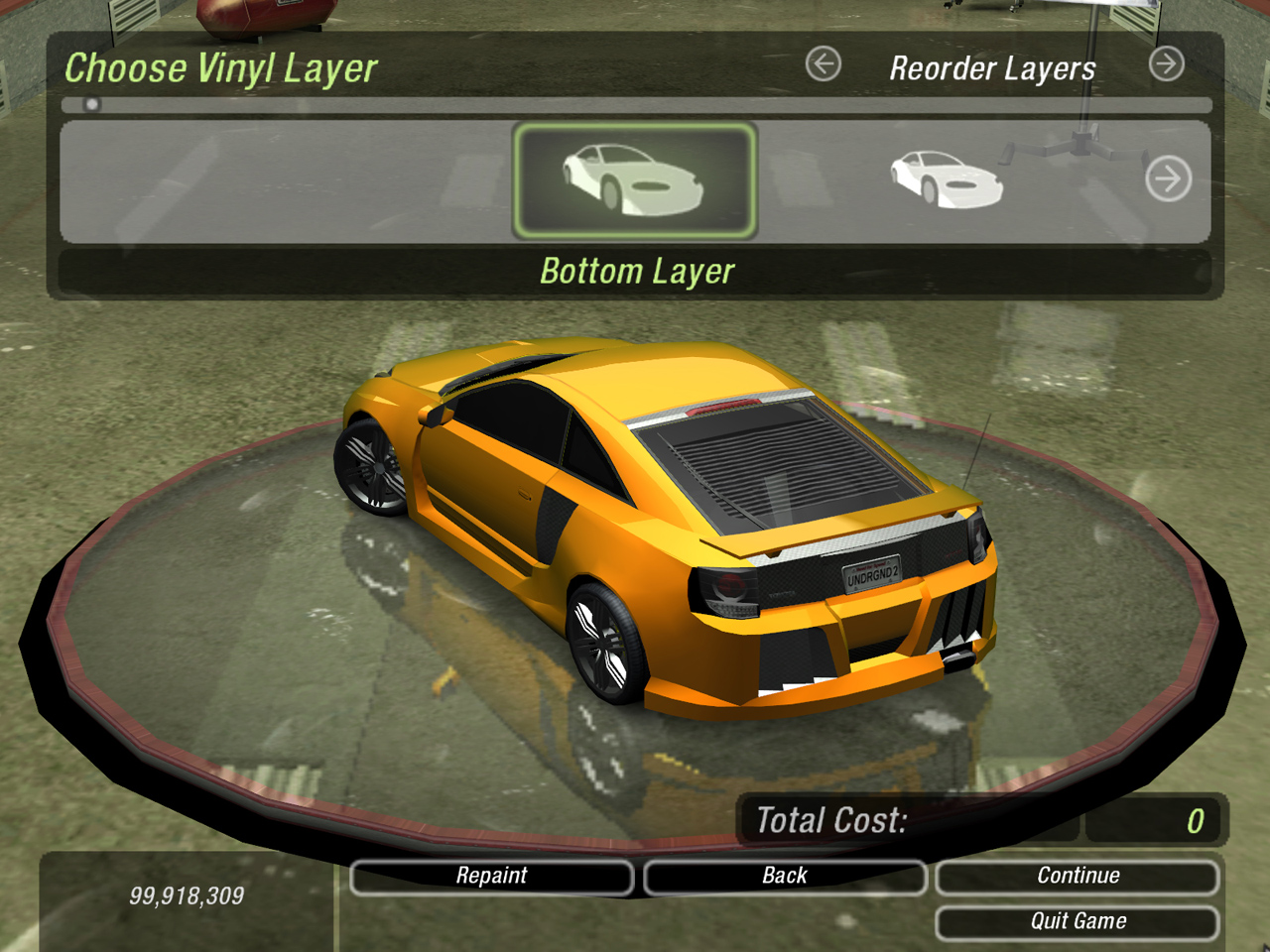Choose Continue to proceed
Image resolution: width=1270 pixels, height=952 pixels.
(x=1078, y=877)
